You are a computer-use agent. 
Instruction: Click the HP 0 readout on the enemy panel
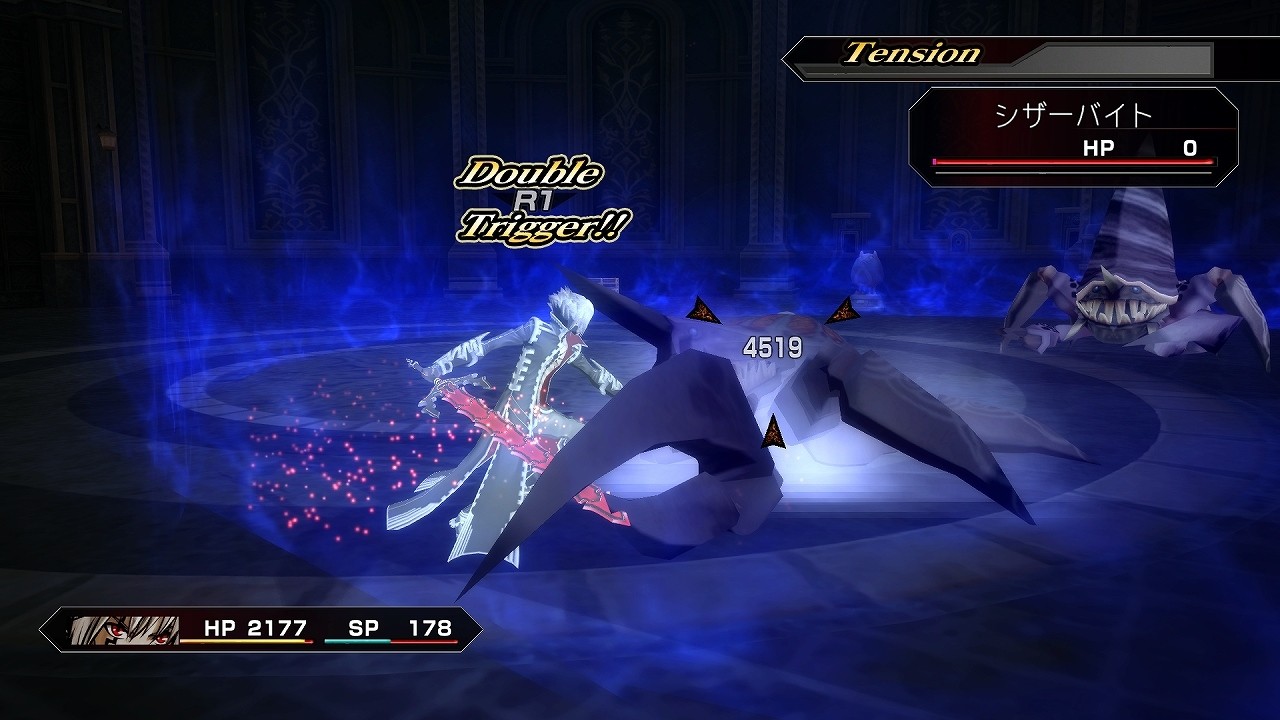point(1145,146)
